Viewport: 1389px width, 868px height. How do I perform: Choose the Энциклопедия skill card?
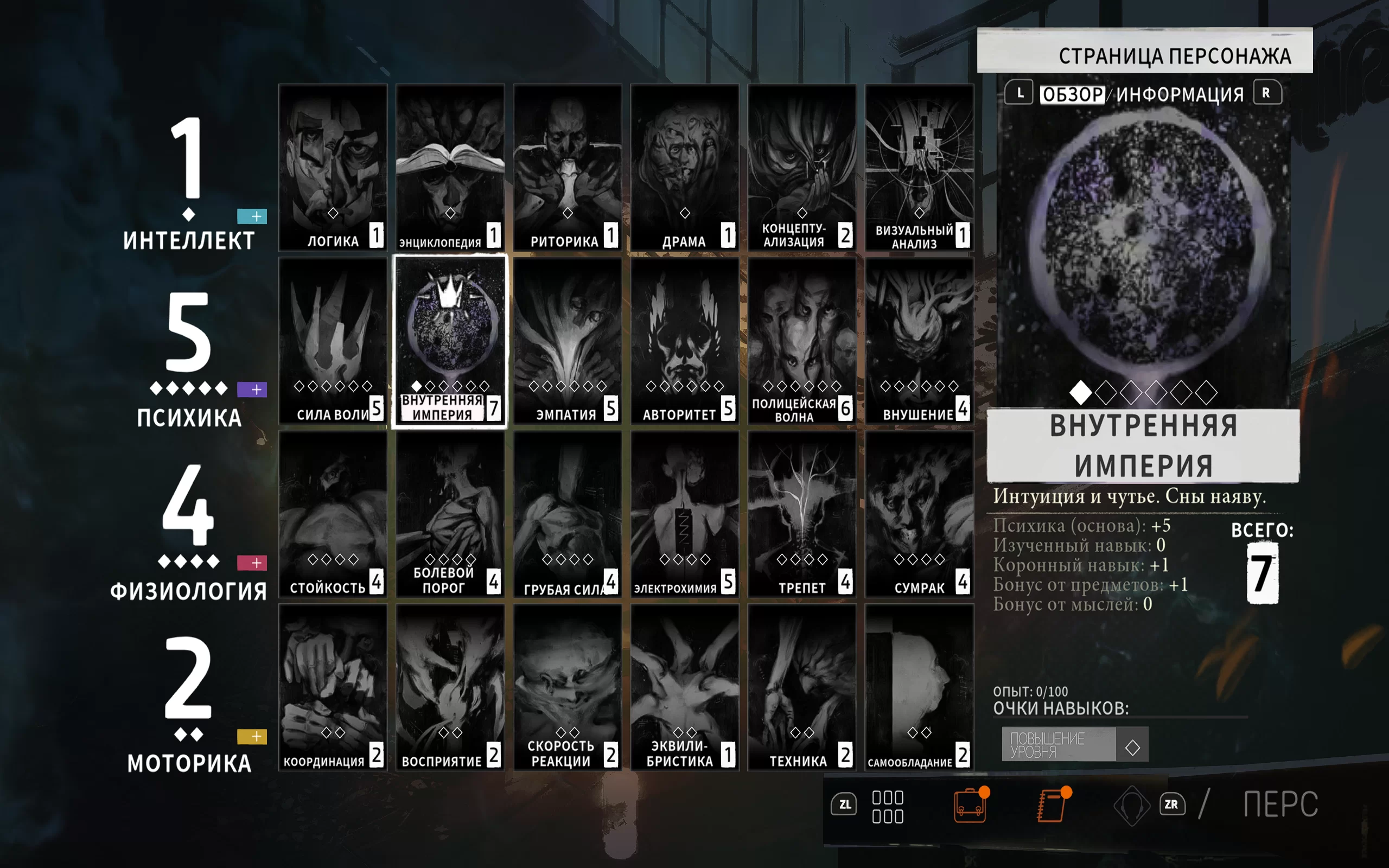coord(450,168)
